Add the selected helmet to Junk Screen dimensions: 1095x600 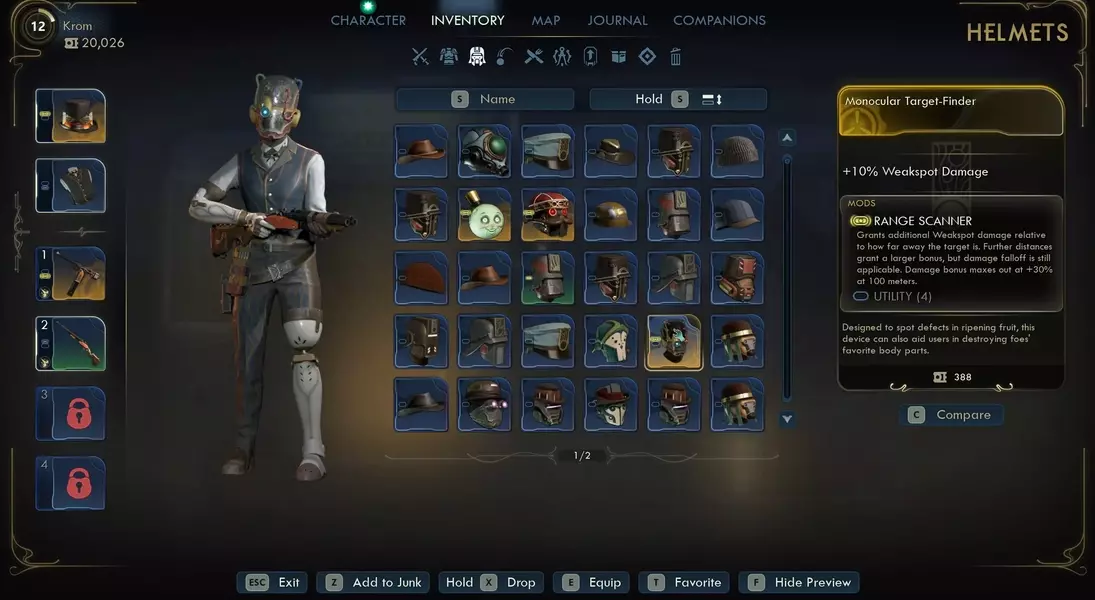(374, 582)
